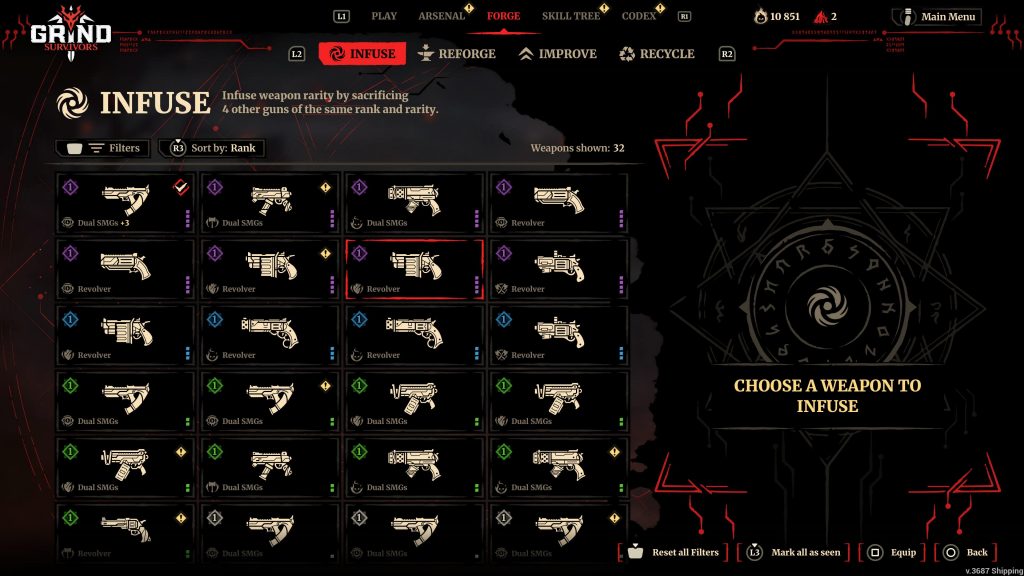Click Reset all Filters
The height and width of the screenshot is (576, 1024).
[674, 552]
